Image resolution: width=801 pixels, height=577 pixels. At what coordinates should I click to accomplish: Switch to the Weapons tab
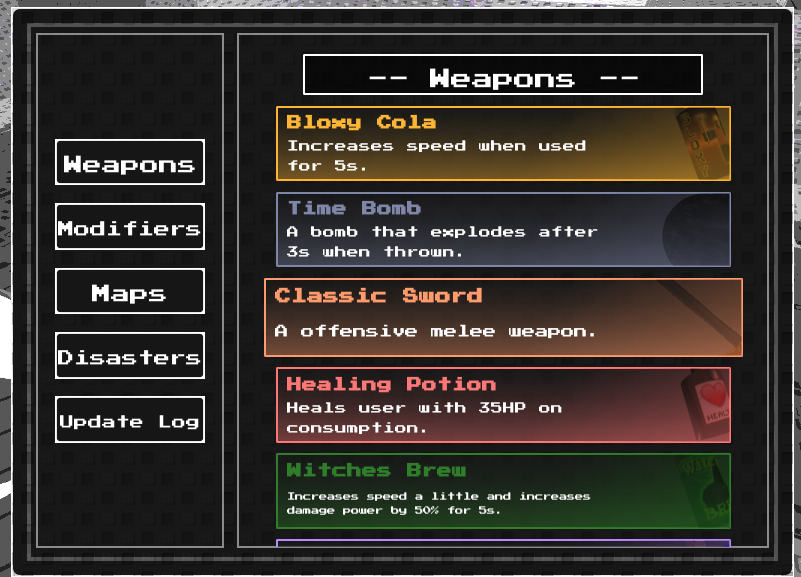point(130,163)
